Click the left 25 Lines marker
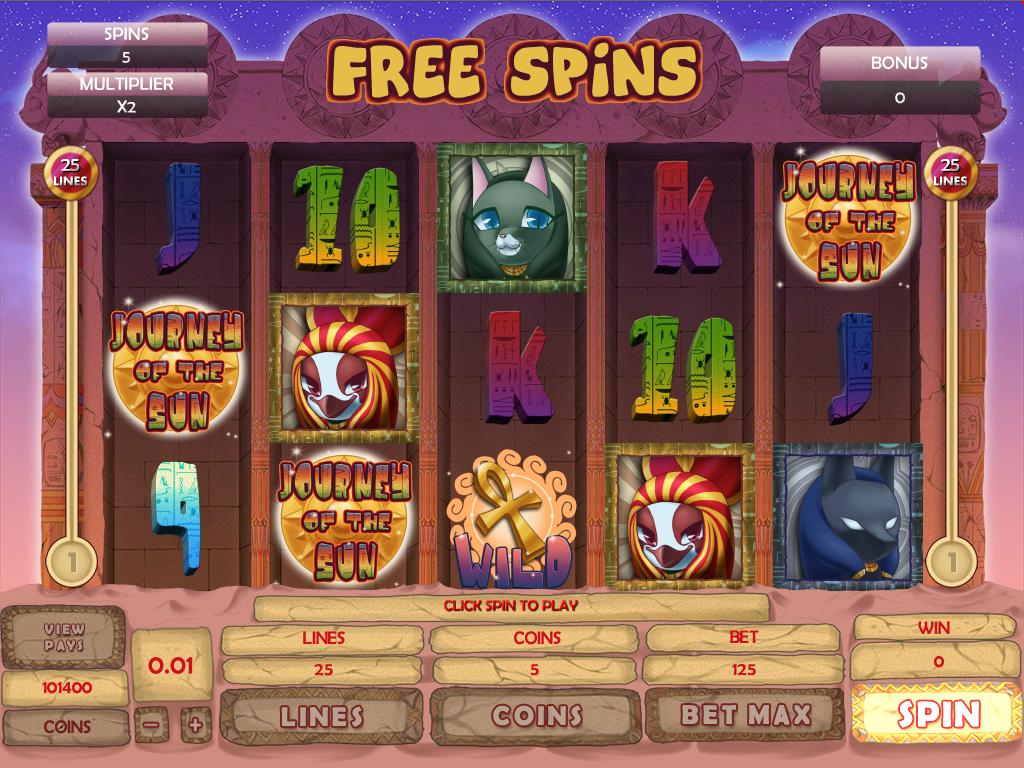1024x768 pixels. click(70, 172)
